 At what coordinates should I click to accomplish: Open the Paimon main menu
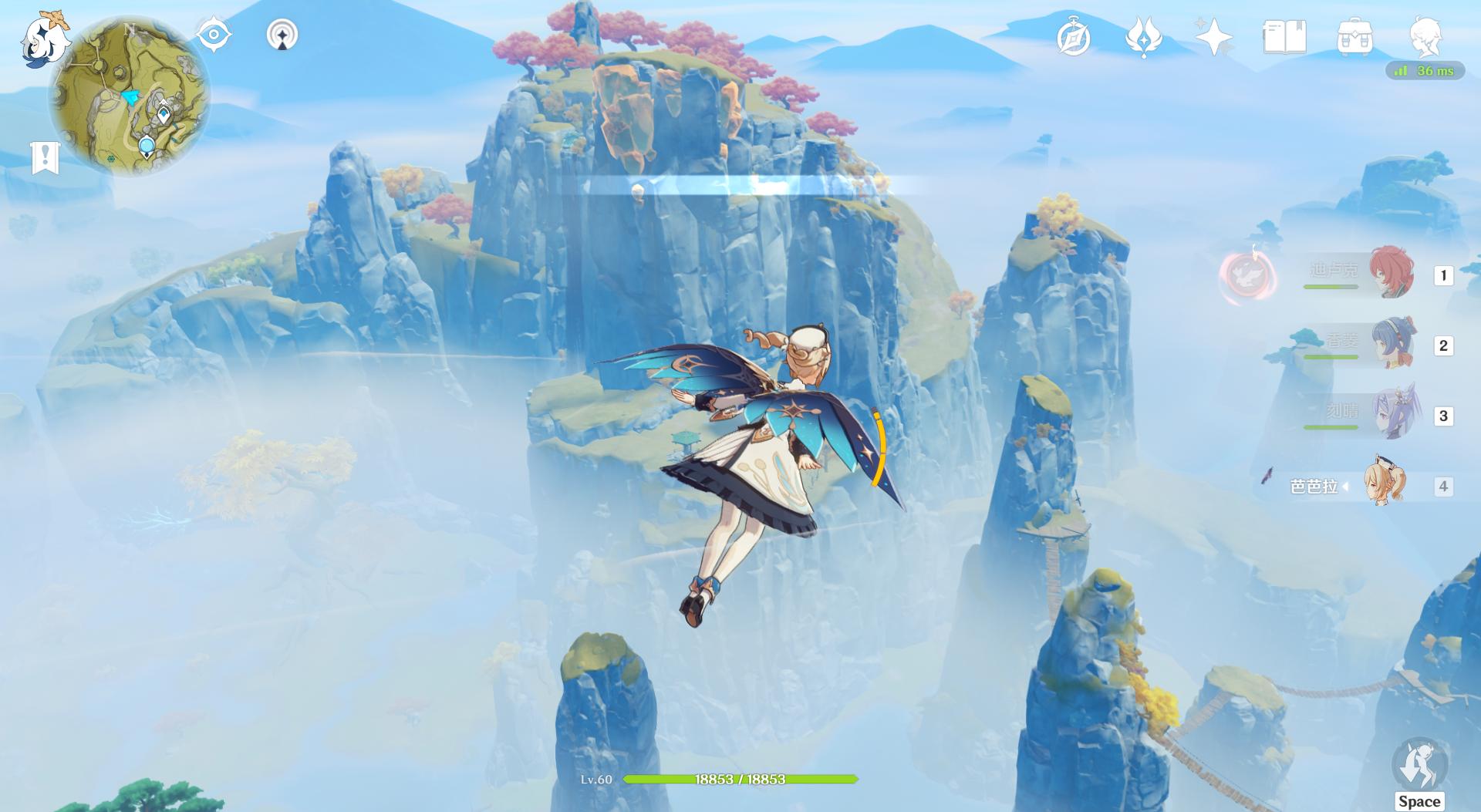coord(42,39)
